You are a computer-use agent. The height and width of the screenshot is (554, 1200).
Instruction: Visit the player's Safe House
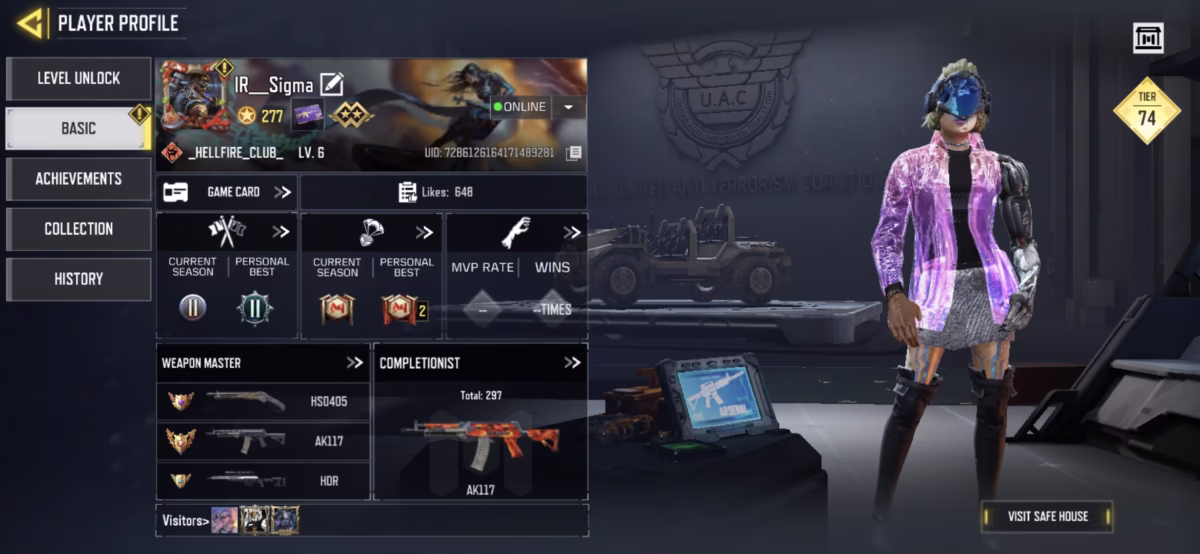[1046, 516]
